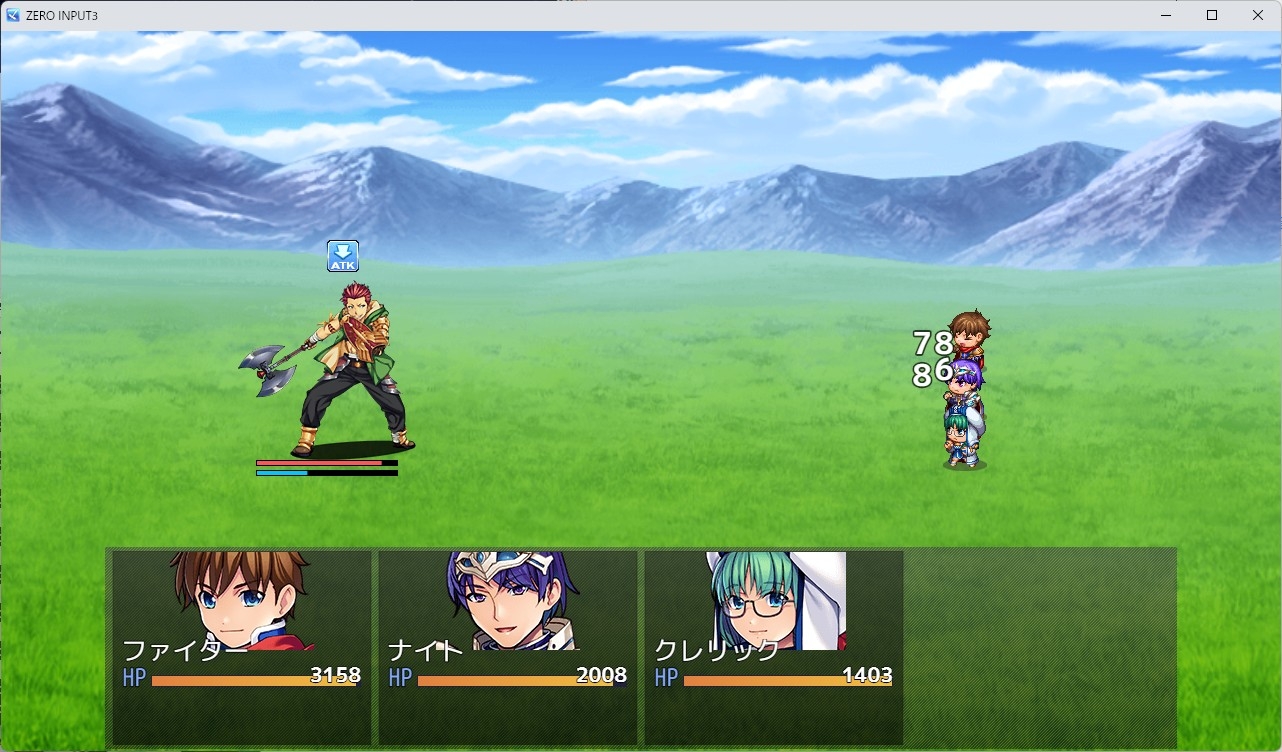1282x752 pixels.
Task: Maximize the game window
Action: [1212, 15]
